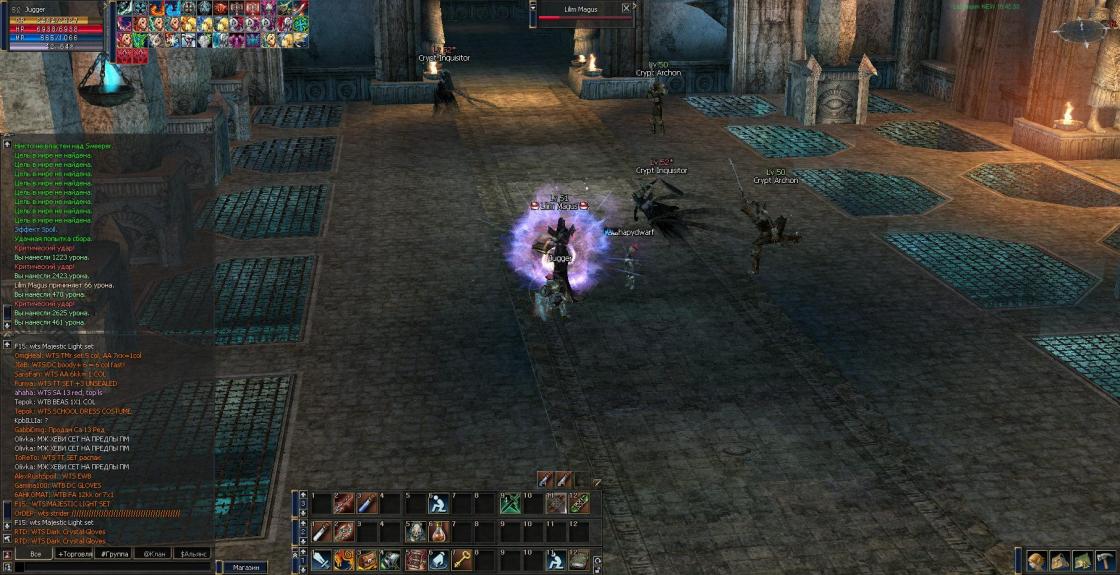Image resolution: width=1120 pixels, height=575 pixels.
Task: Use the skull mask hotbar slot
Action: 415,532
